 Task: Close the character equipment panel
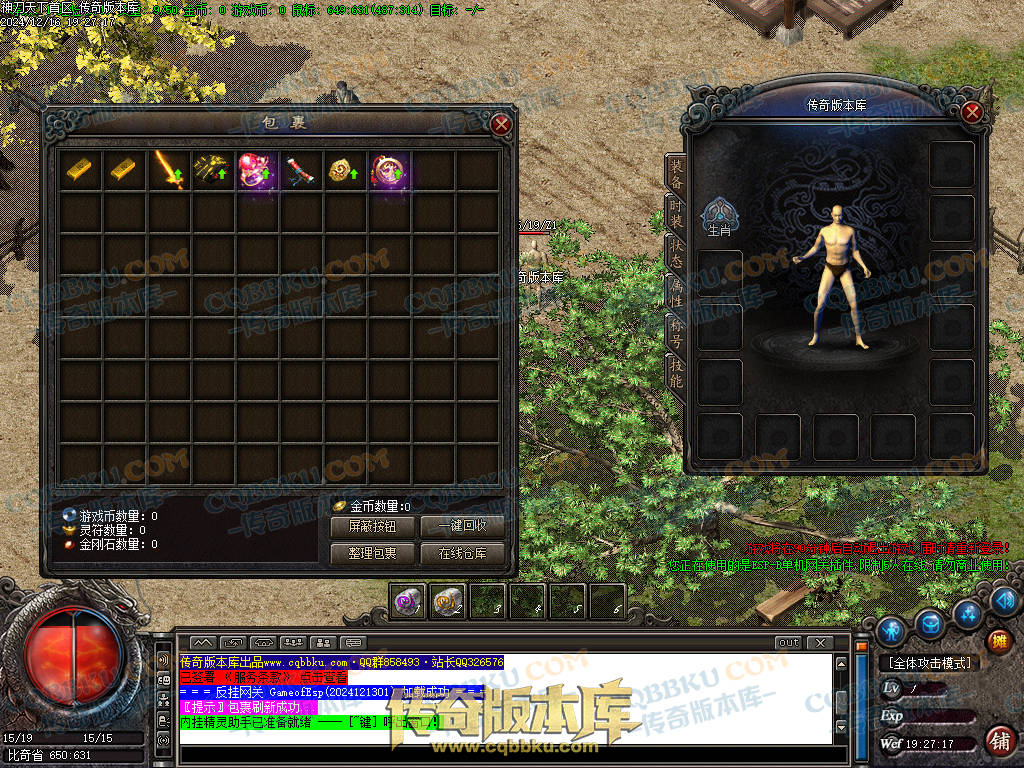point(972,112)
